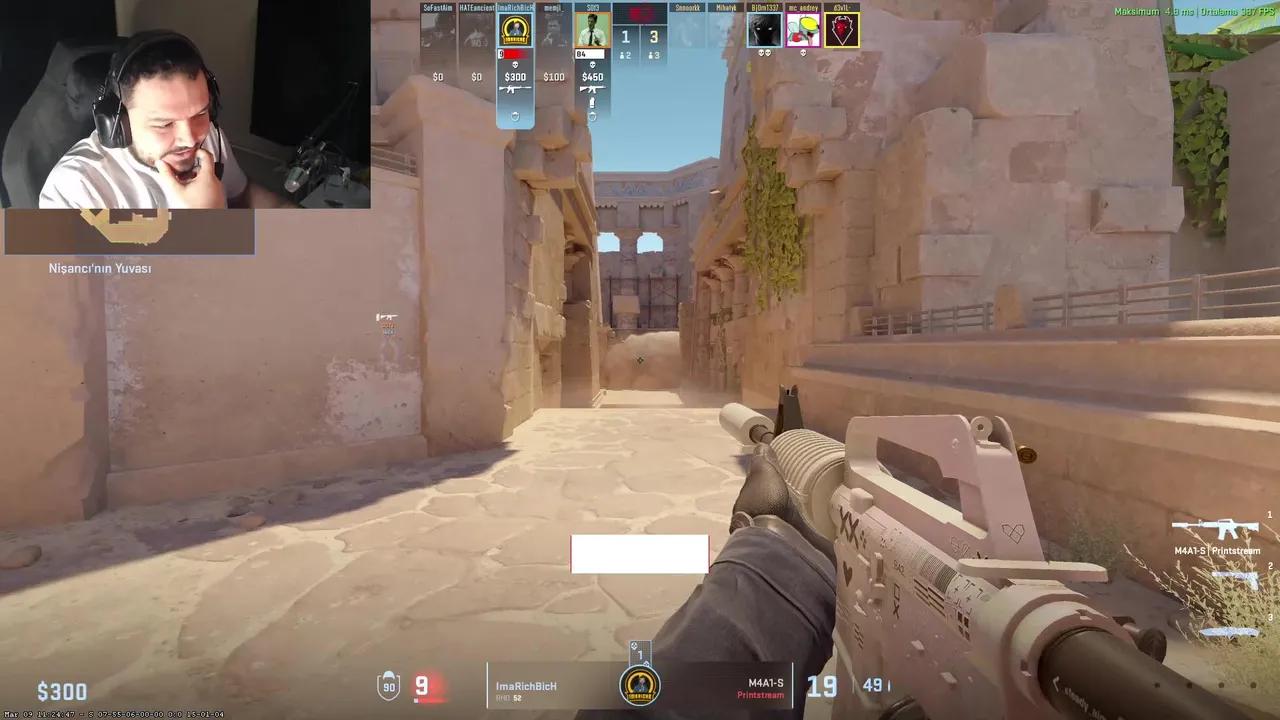
Task: Select the M4A1-S rifle icon in HUD
Action: (1217, 529)
